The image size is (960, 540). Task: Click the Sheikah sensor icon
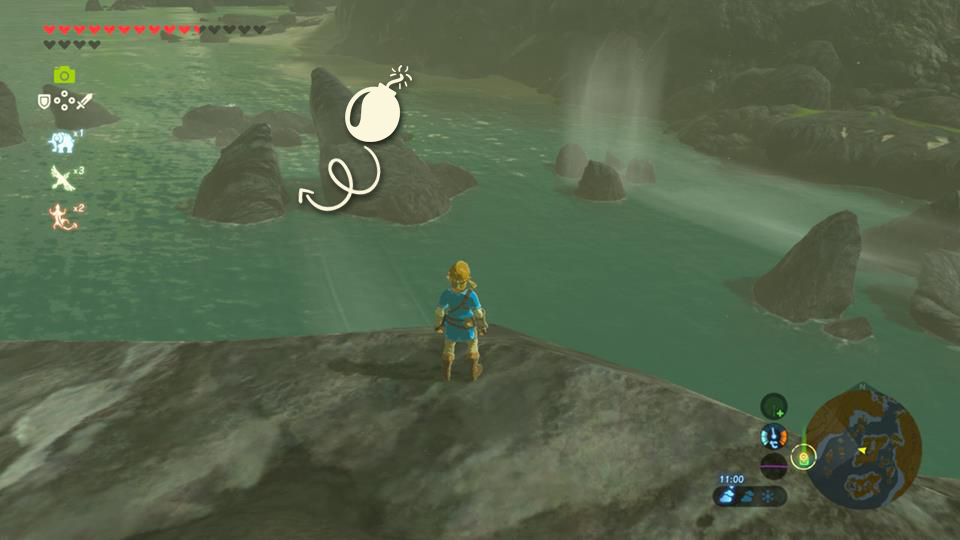click(773, 405)
